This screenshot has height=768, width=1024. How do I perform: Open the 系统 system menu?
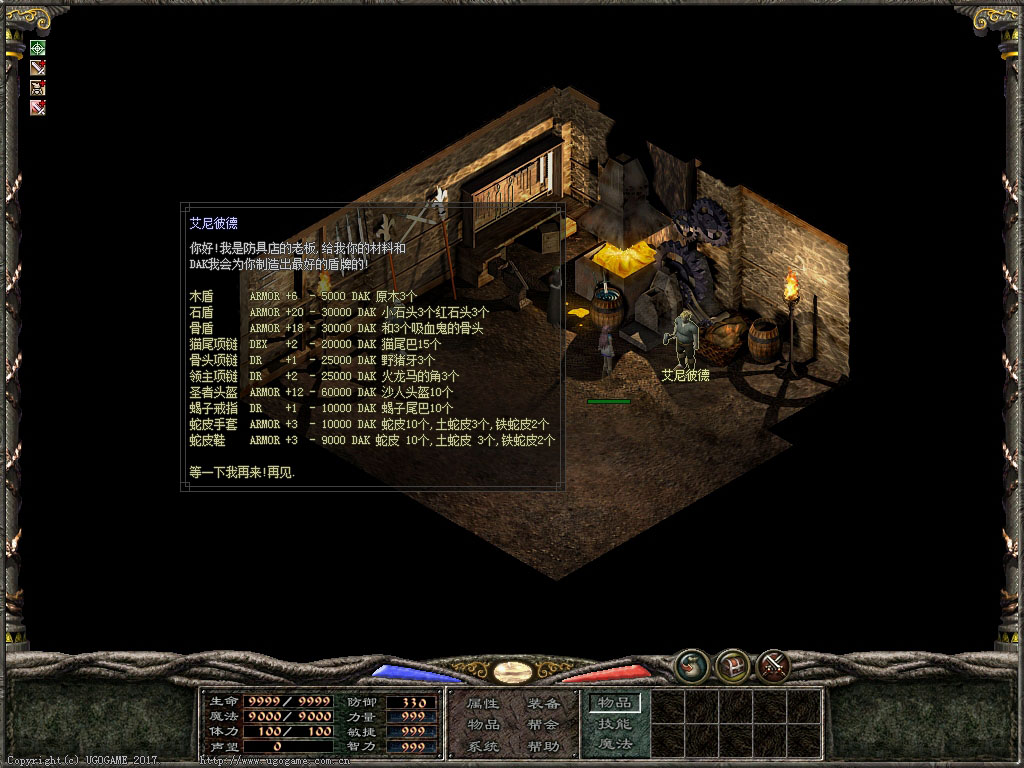pyautogui.click(x=483, y=746)
